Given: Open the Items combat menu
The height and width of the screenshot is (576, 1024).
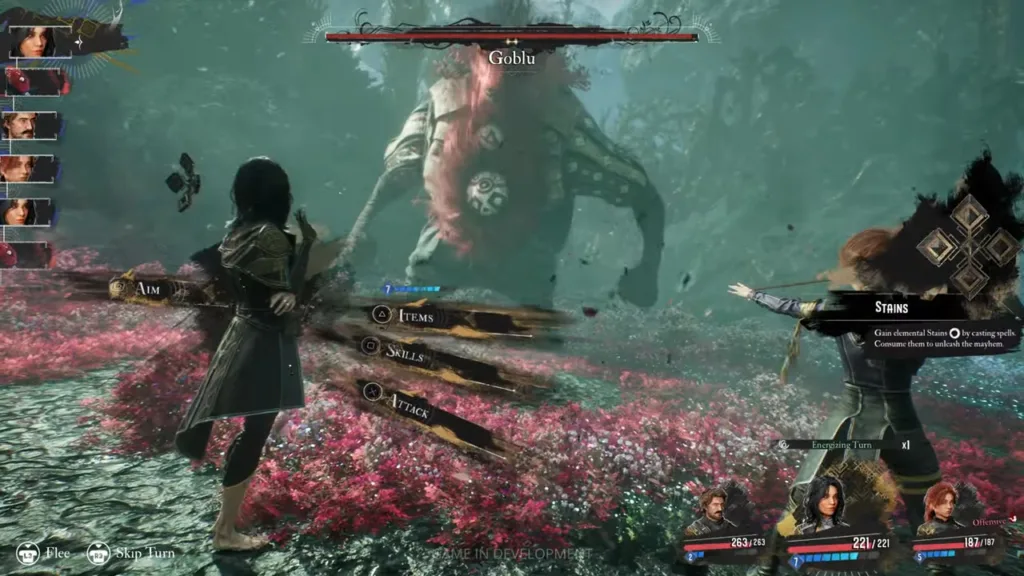Looking at the screenshot, I should (x=416, y=316).
